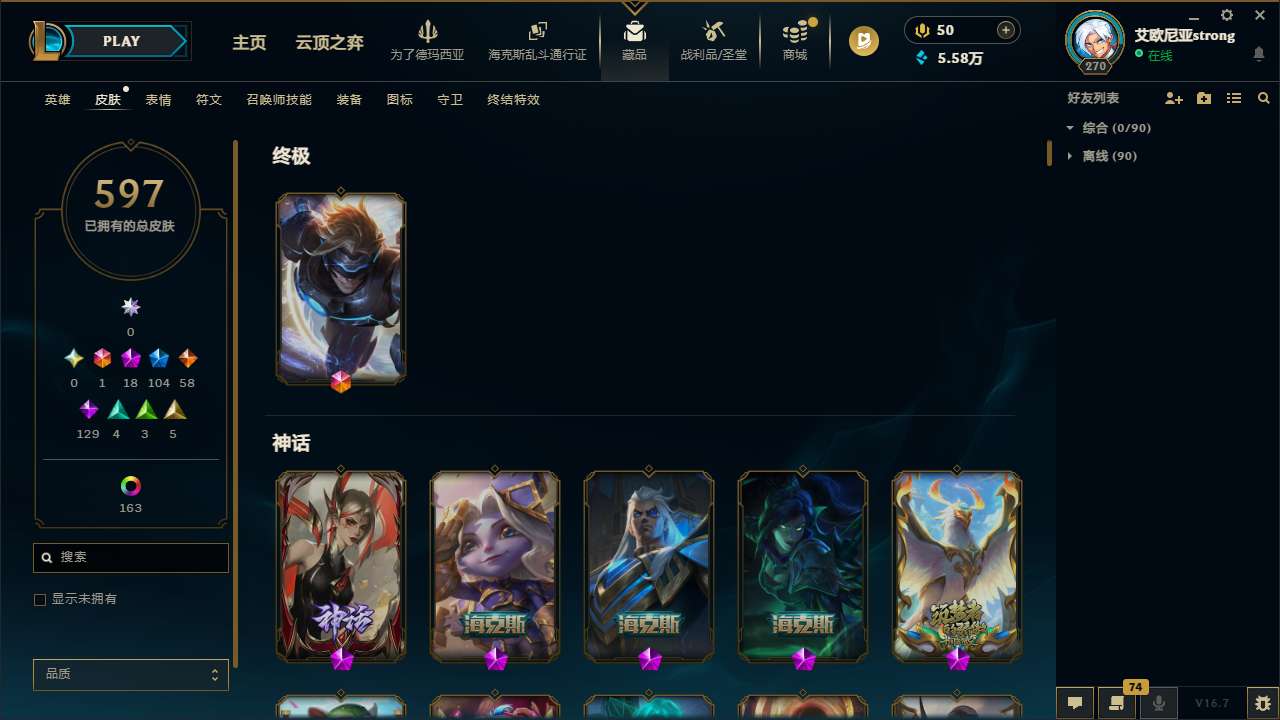
Task: Open the 商城 store icon
Action: pos(794,40)
